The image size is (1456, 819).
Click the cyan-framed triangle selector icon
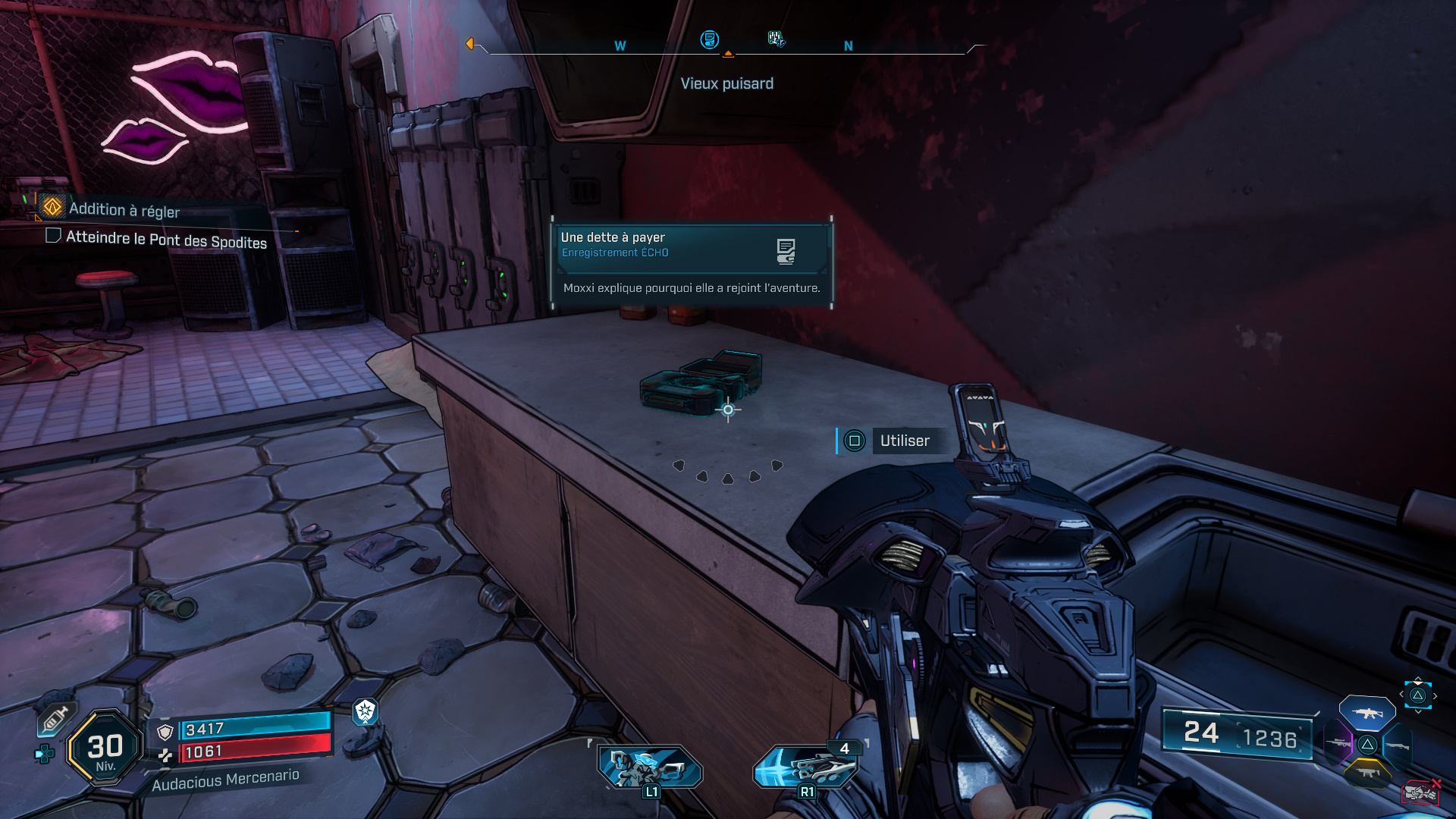click(x=1417, y=695)
